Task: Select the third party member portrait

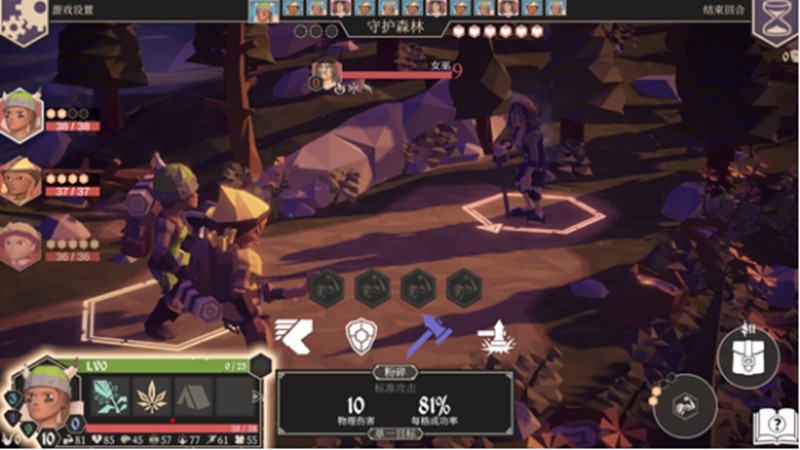Action: click(22, 243)
